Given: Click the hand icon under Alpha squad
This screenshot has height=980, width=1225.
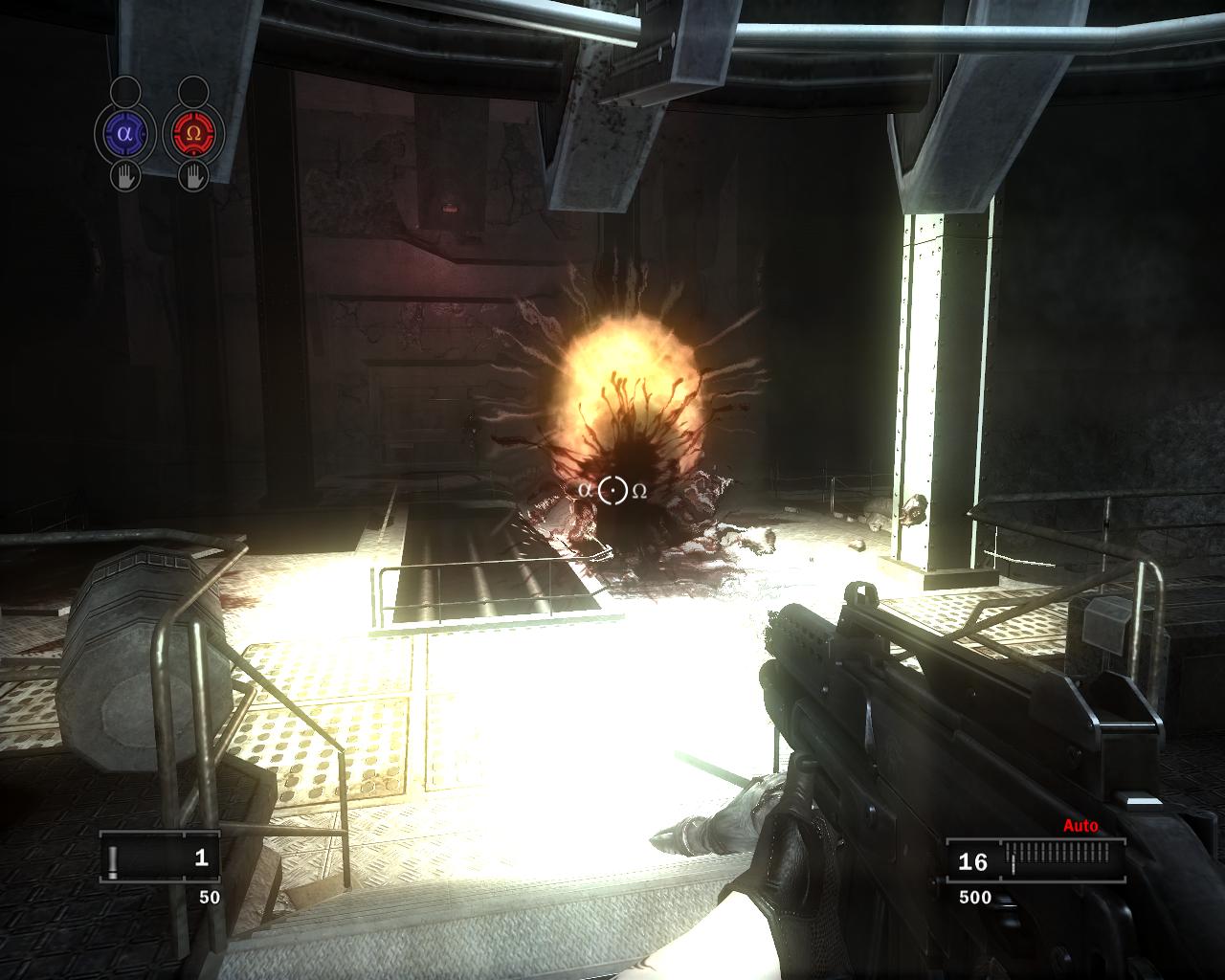Looking at the screenshot, I should pyautogui.click(x=124, y=176).
